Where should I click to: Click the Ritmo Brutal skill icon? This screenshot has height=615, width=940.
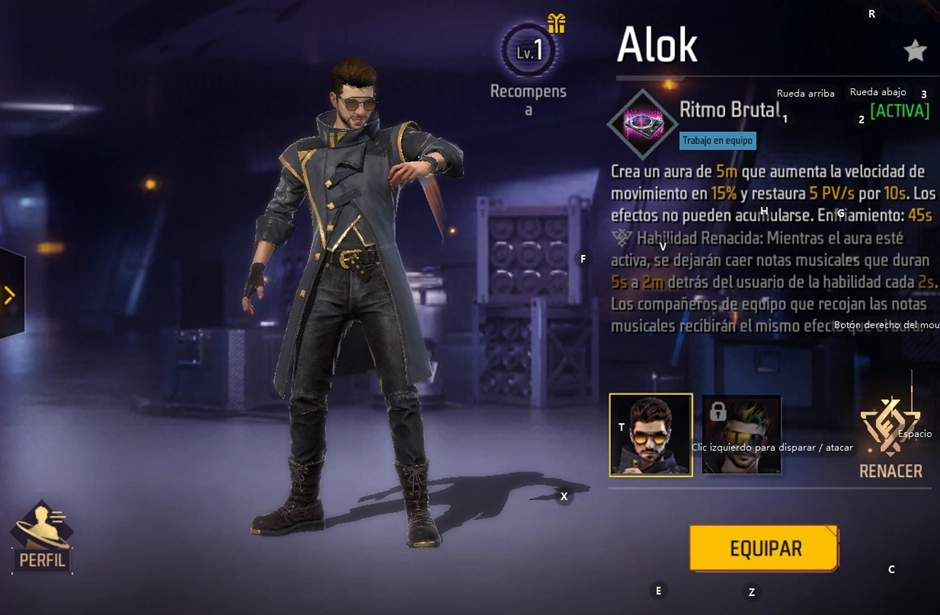click(x=641, y=123)
